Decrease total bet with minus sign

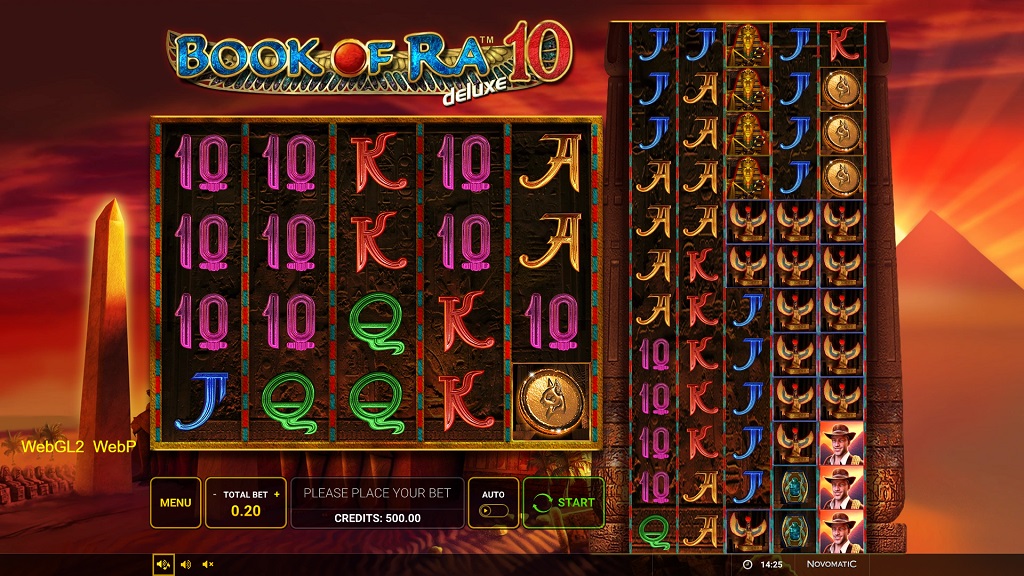click(x=215, y=494)
